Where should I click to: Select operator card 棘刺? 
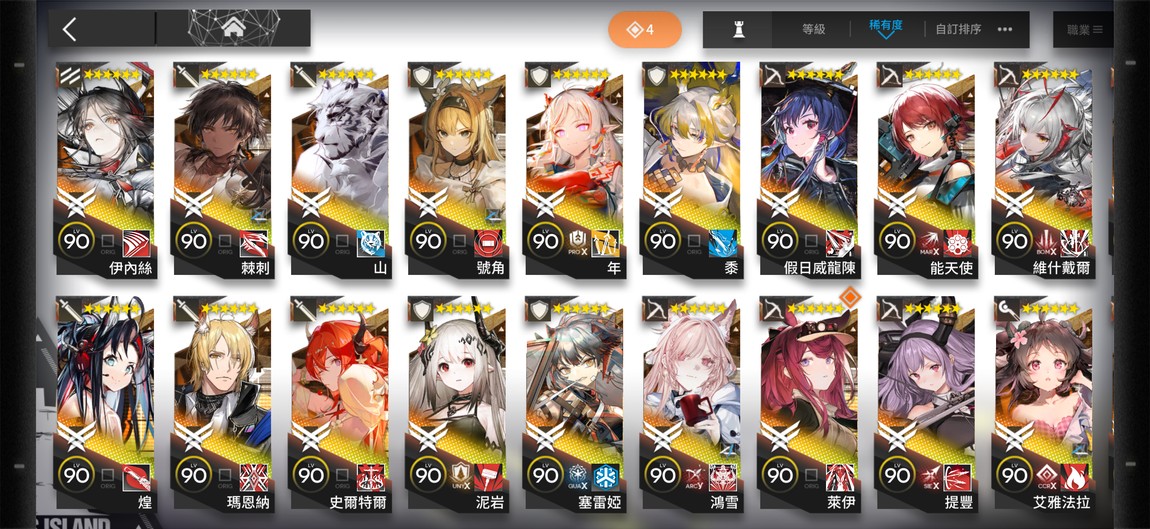tap(222, 167)
